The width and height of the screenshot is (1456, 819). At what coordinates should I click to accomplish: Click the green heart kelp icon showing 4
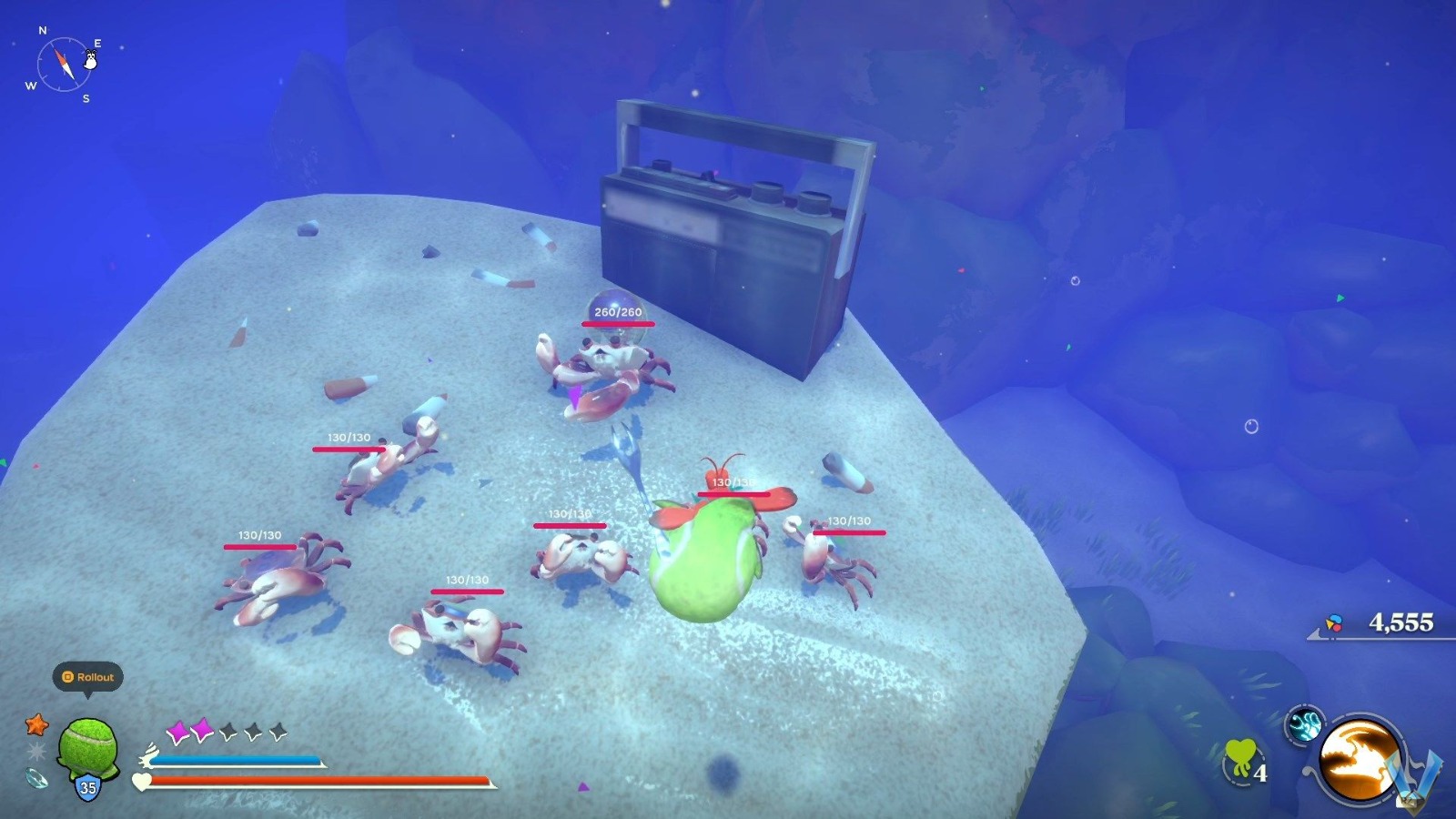coord(1243,757)
